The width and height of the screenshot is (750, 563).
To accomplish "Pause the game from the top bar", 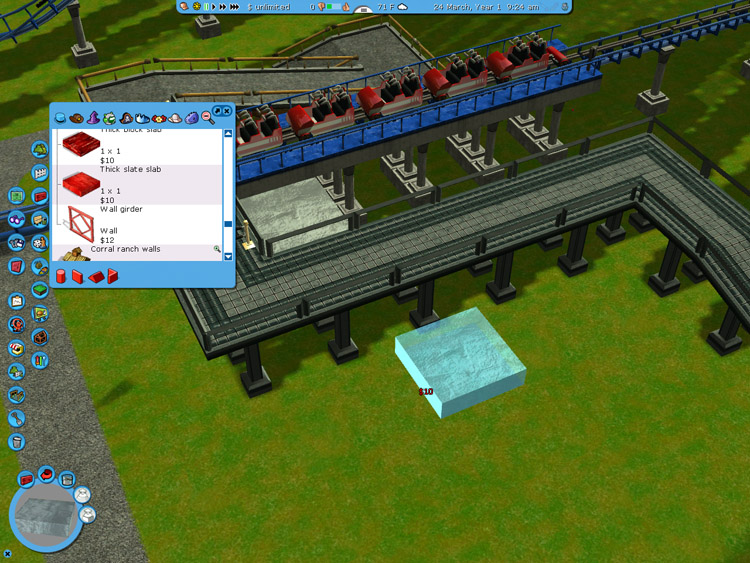I will [x=207, y=7].
